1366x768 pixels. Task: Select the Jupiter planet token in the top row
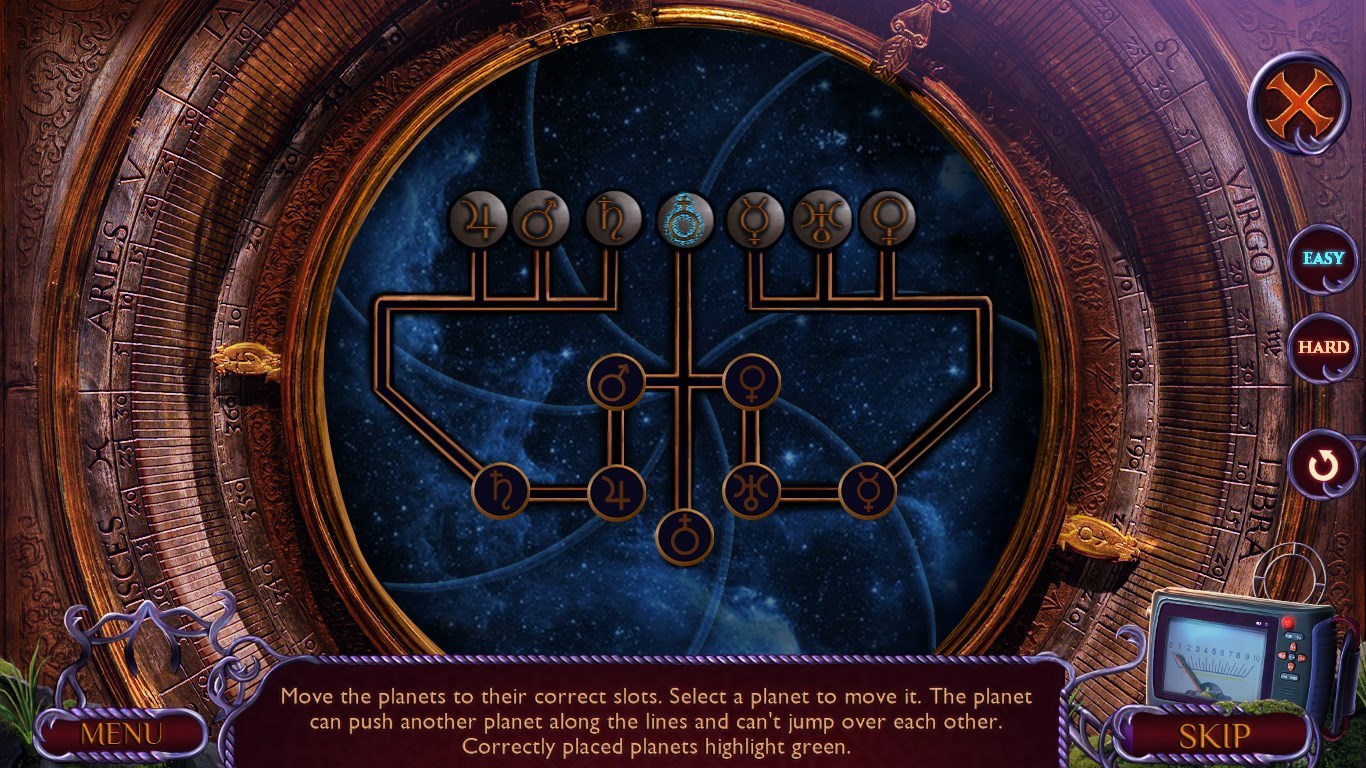[478, 220]
